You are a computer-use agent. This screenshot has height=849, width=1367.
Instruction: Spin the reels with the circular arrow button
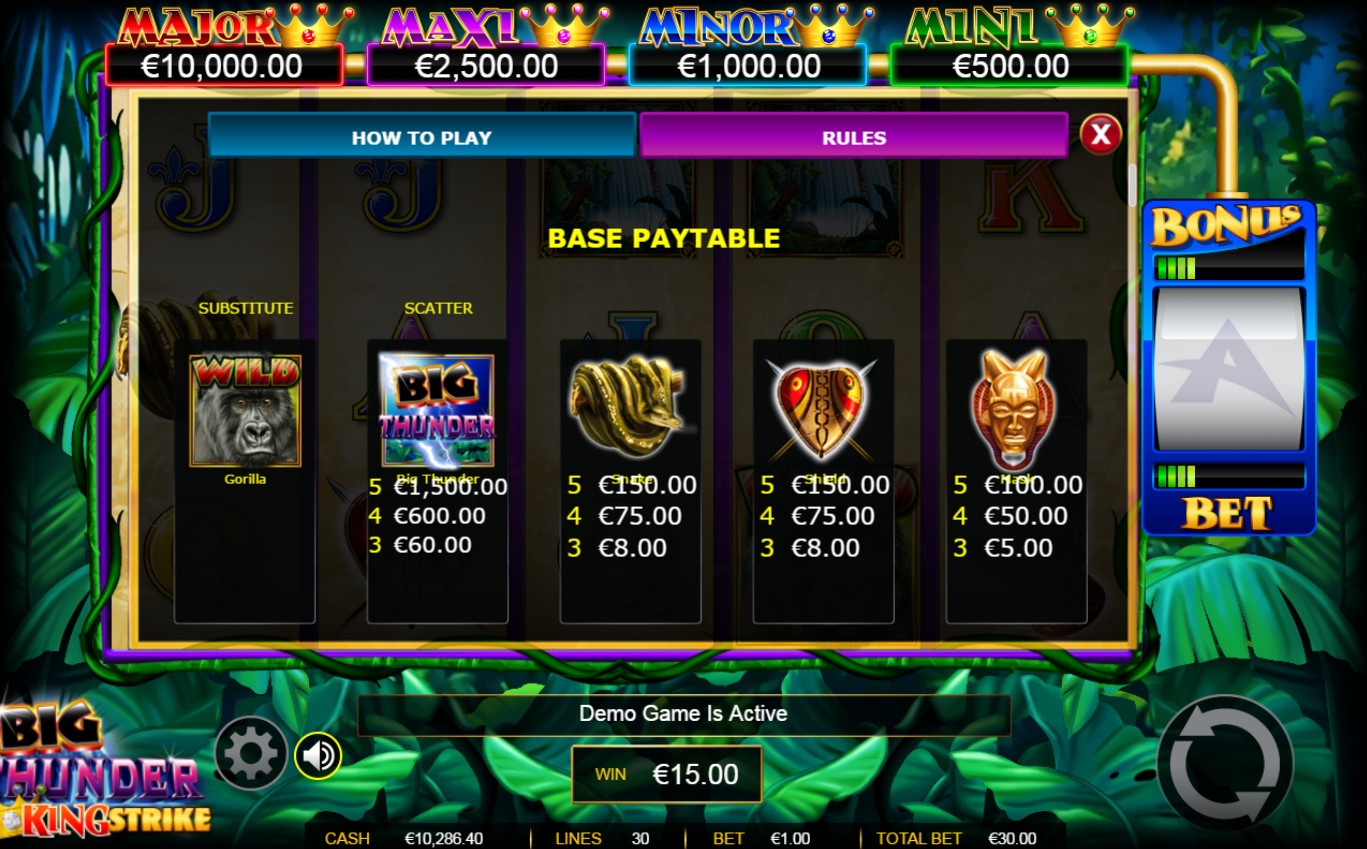coord(1225,764)
